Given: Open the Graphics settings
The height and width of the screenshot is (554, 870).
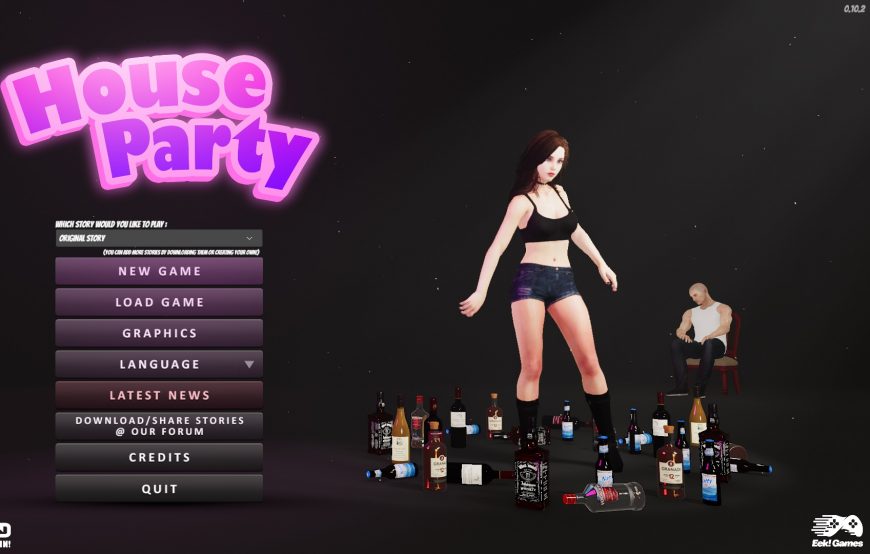Looking at the screenshot, I should (159, 333).
